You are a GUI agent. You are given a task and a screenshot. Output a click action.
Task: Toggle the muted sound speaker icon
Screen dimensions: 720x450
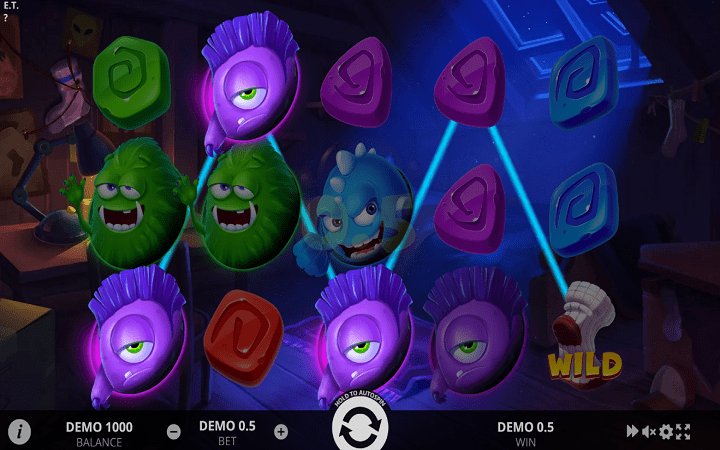649,432
